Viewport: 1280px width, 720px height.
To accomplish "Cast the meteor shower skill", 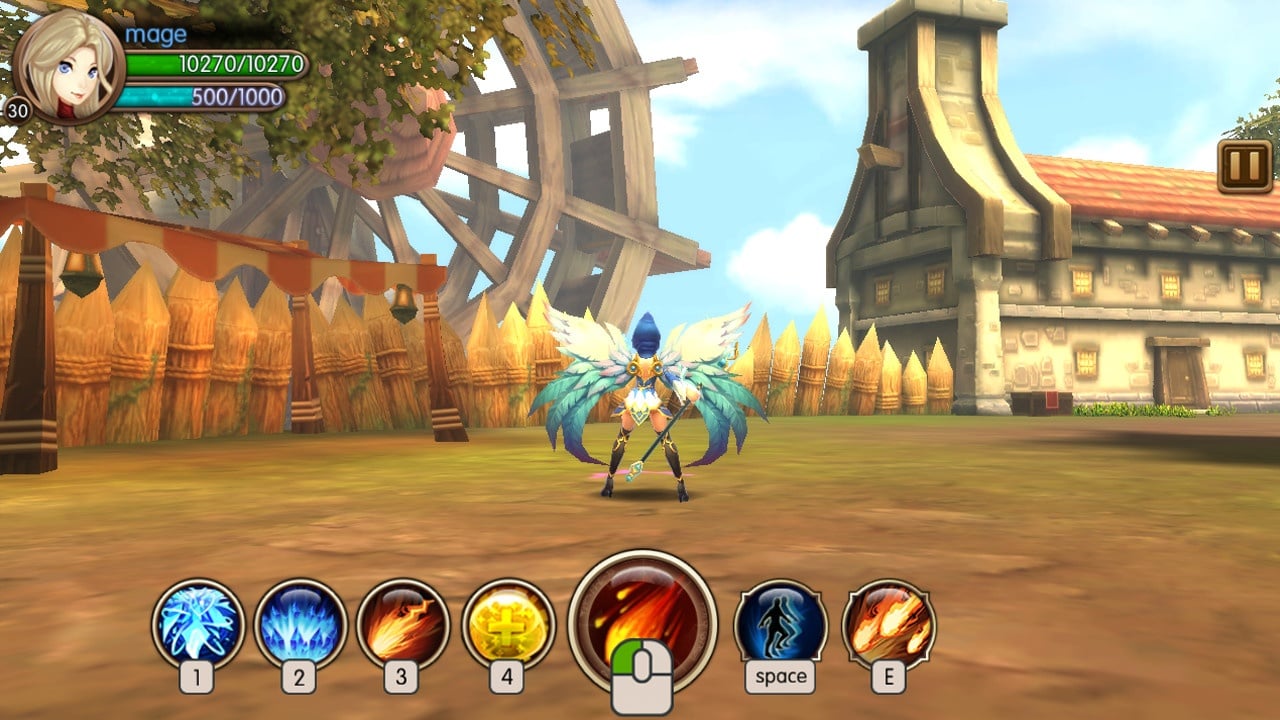I will coord(888,625).
